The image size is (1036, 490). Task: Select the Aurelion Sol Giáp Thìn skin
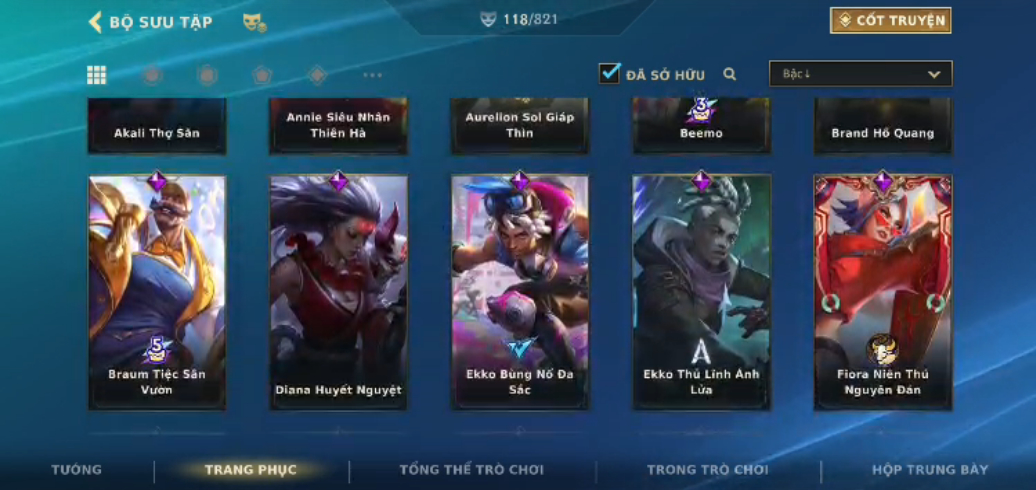point(520,125)
